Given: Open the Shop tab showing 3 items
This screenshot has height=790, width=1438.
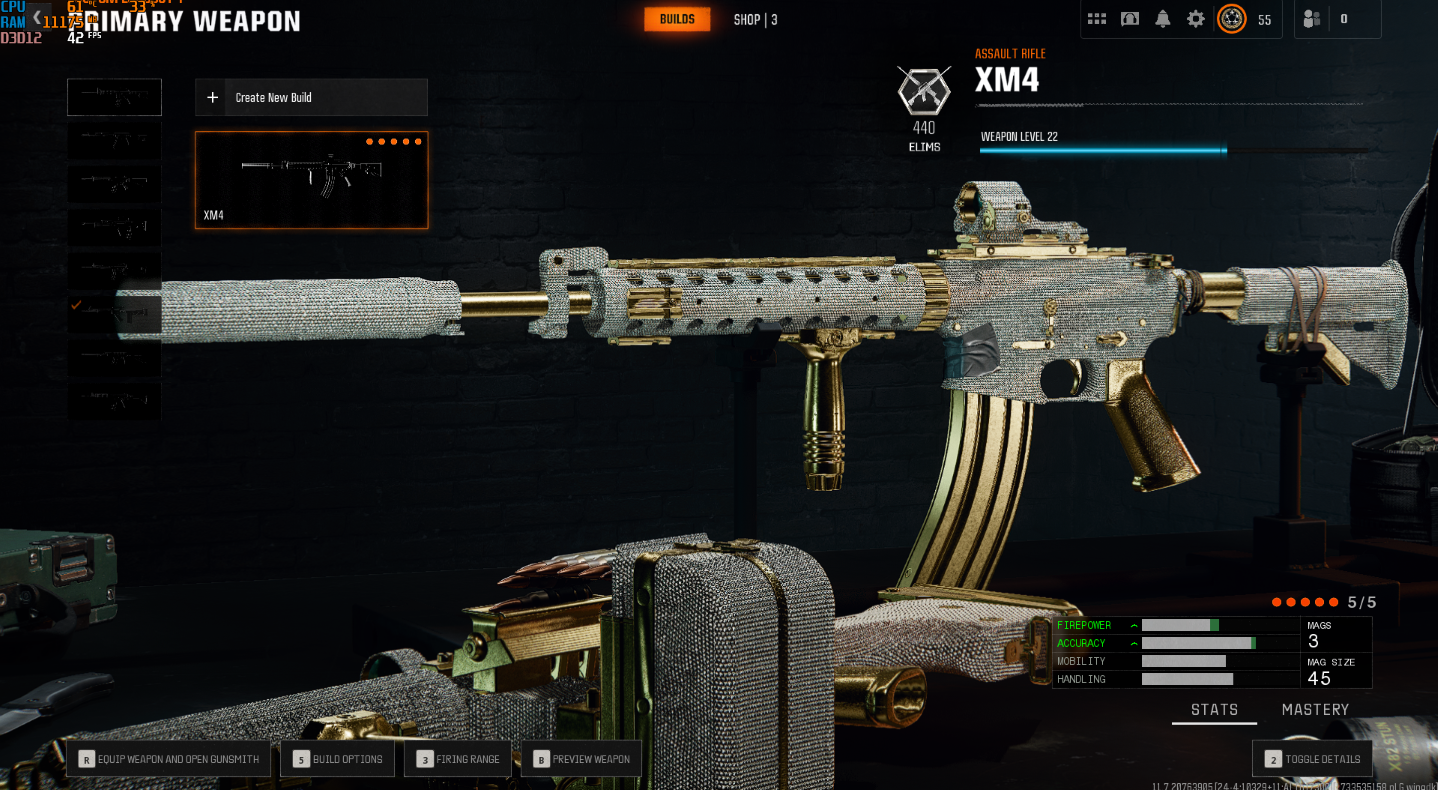Looking at the screenshot, I should pos(754,19).
